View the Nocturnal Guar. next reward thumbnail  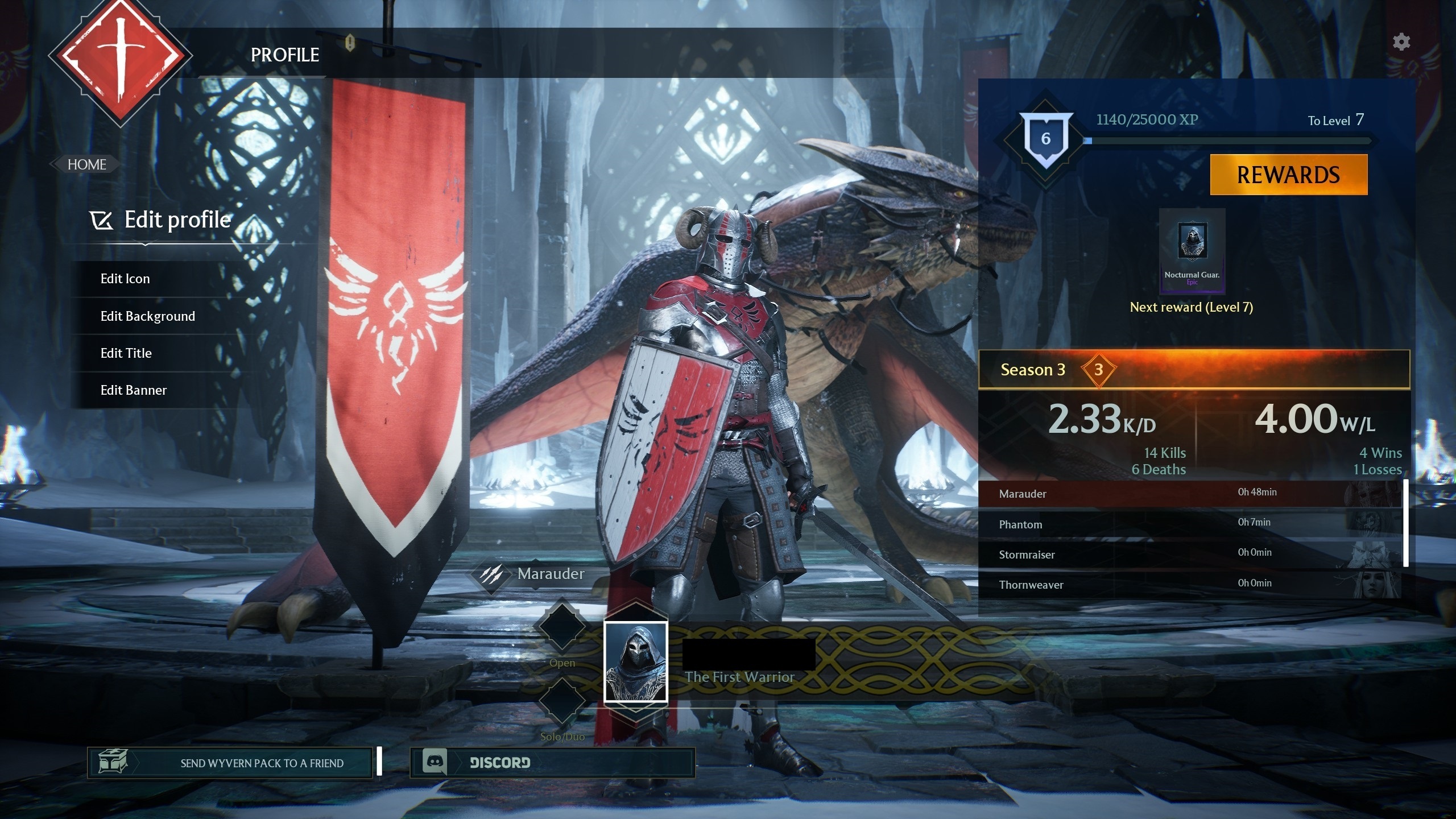pyautogui.click(x=1192, y=251)
